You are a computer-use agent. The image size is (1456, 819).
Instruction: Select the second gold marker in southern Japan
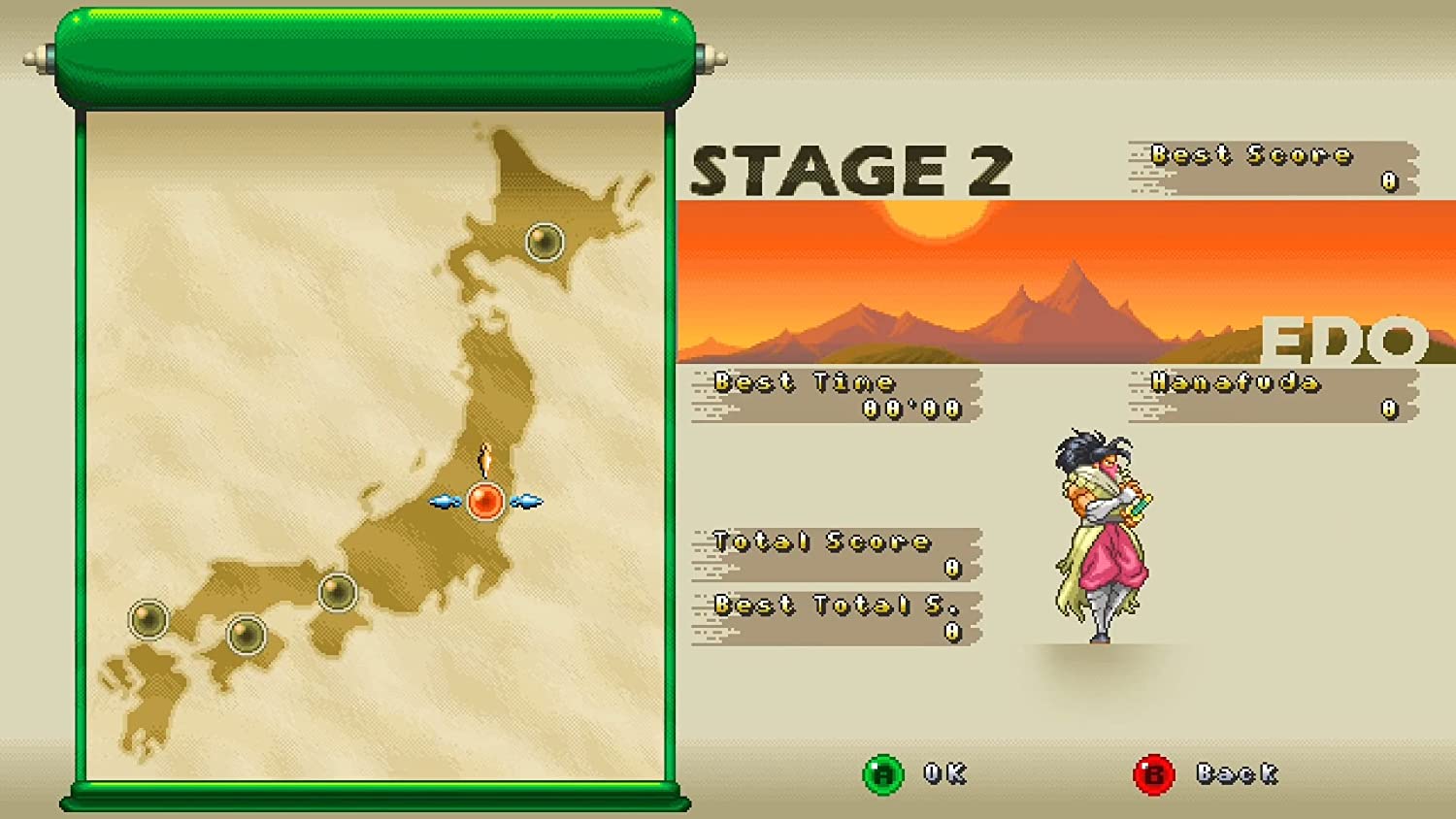pos(247,636)
